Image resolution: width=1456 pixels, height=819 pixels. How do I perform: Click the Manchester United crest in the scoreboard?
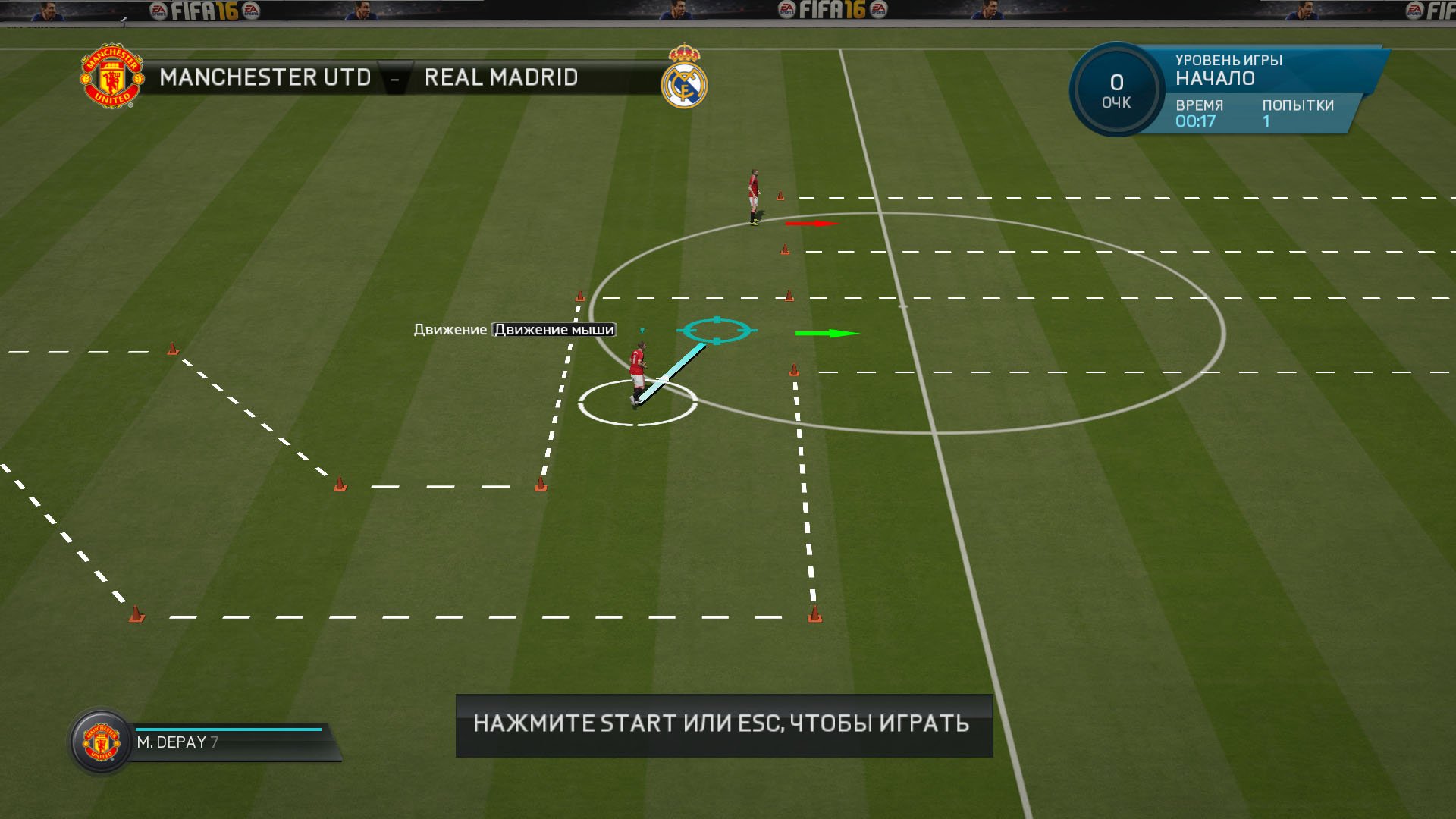click(x=111, y=77)
